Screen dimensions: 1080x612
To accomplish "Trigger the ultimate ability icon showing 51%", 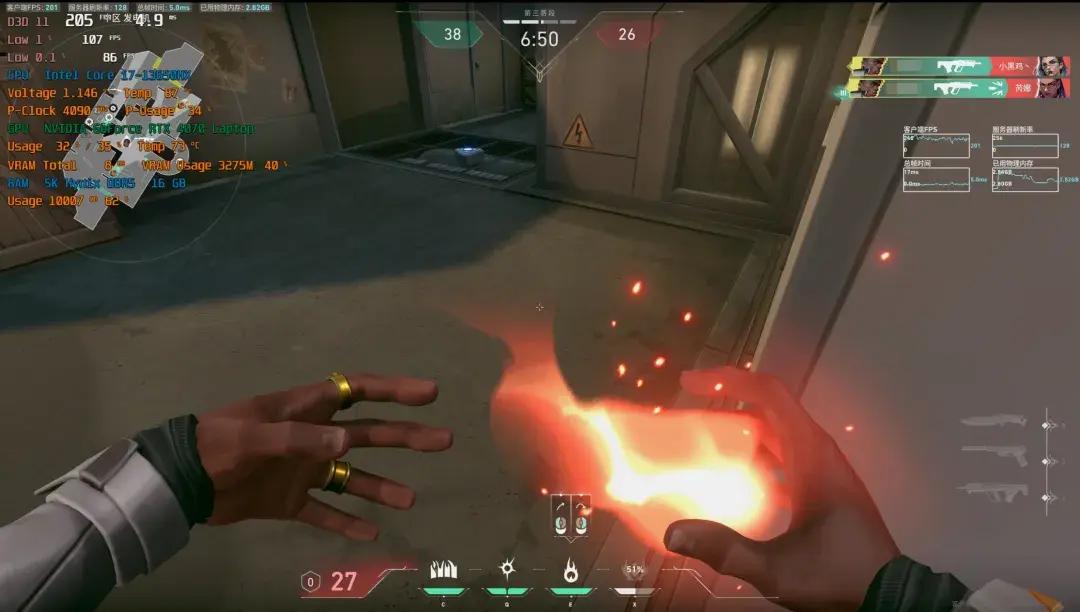I will 634,570.
